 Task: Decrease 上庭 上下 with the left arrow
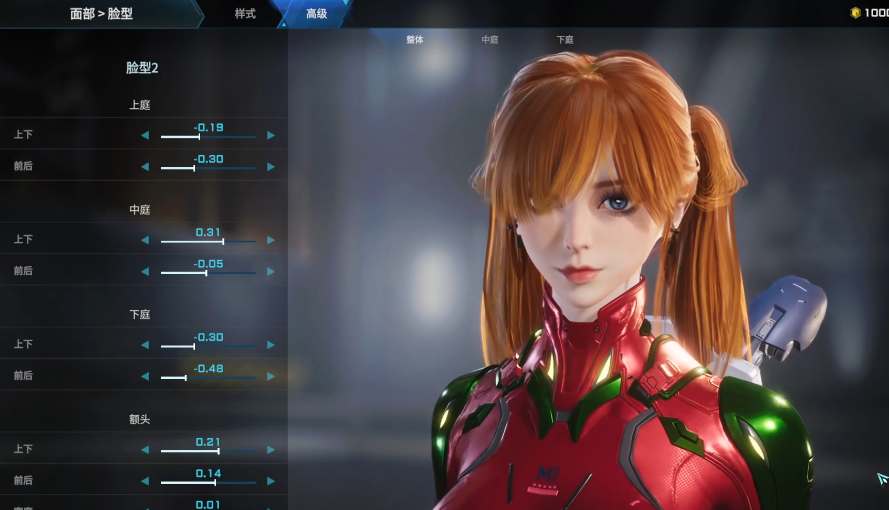(x=145, y=136)
